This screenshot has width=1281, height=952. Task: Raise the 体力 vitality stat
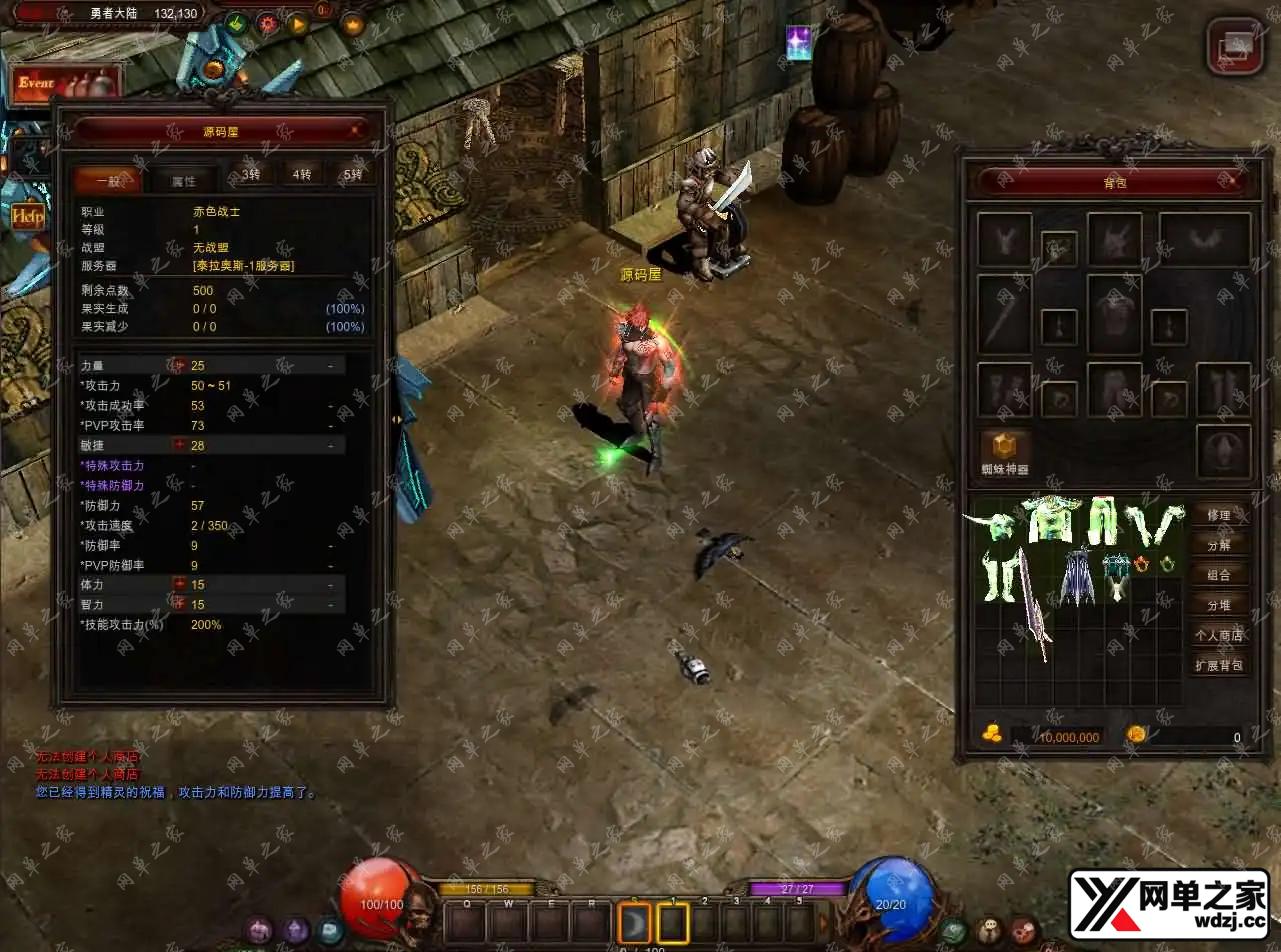tap(180, 584)
